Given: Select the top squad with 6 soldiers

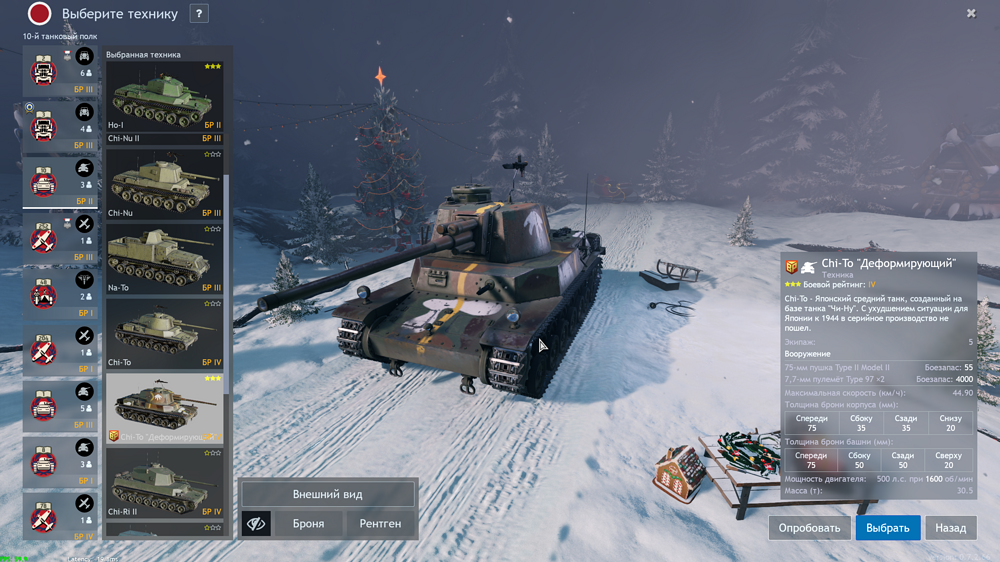Looking at the screenshot, I should click(59, 72).
